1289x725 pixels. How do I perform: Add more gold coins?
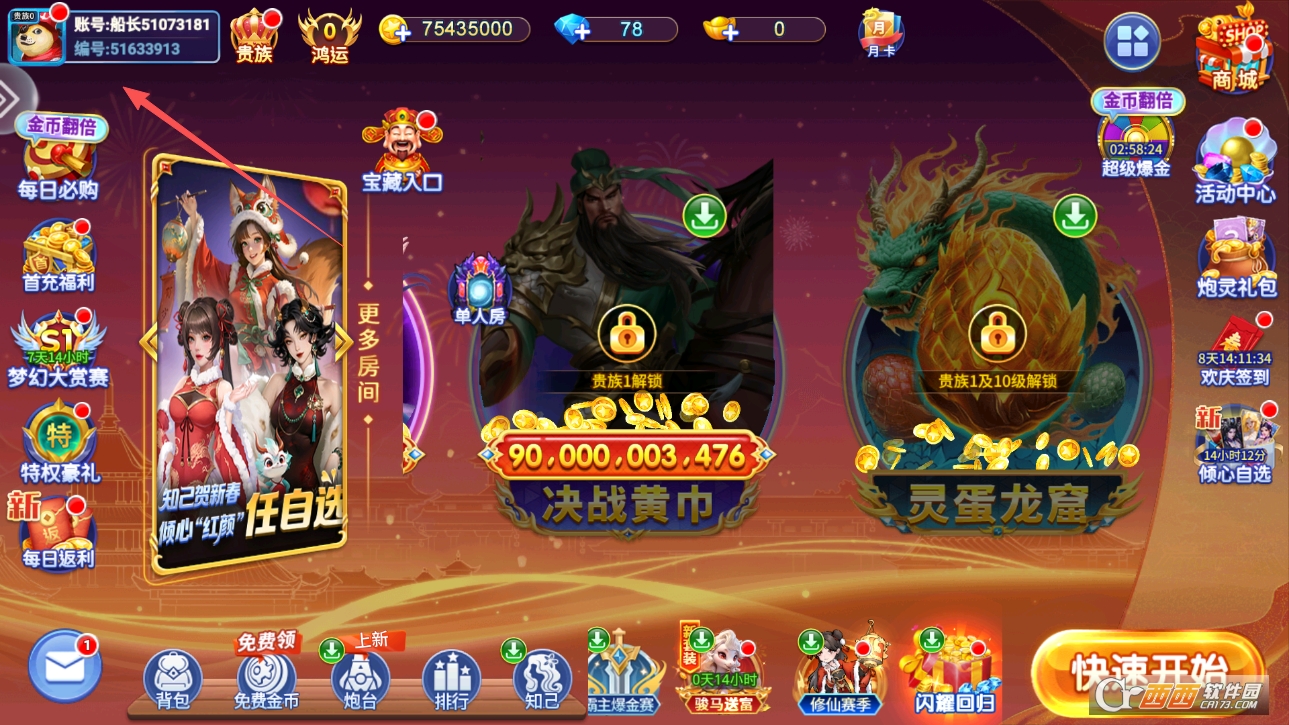point(396,30)
